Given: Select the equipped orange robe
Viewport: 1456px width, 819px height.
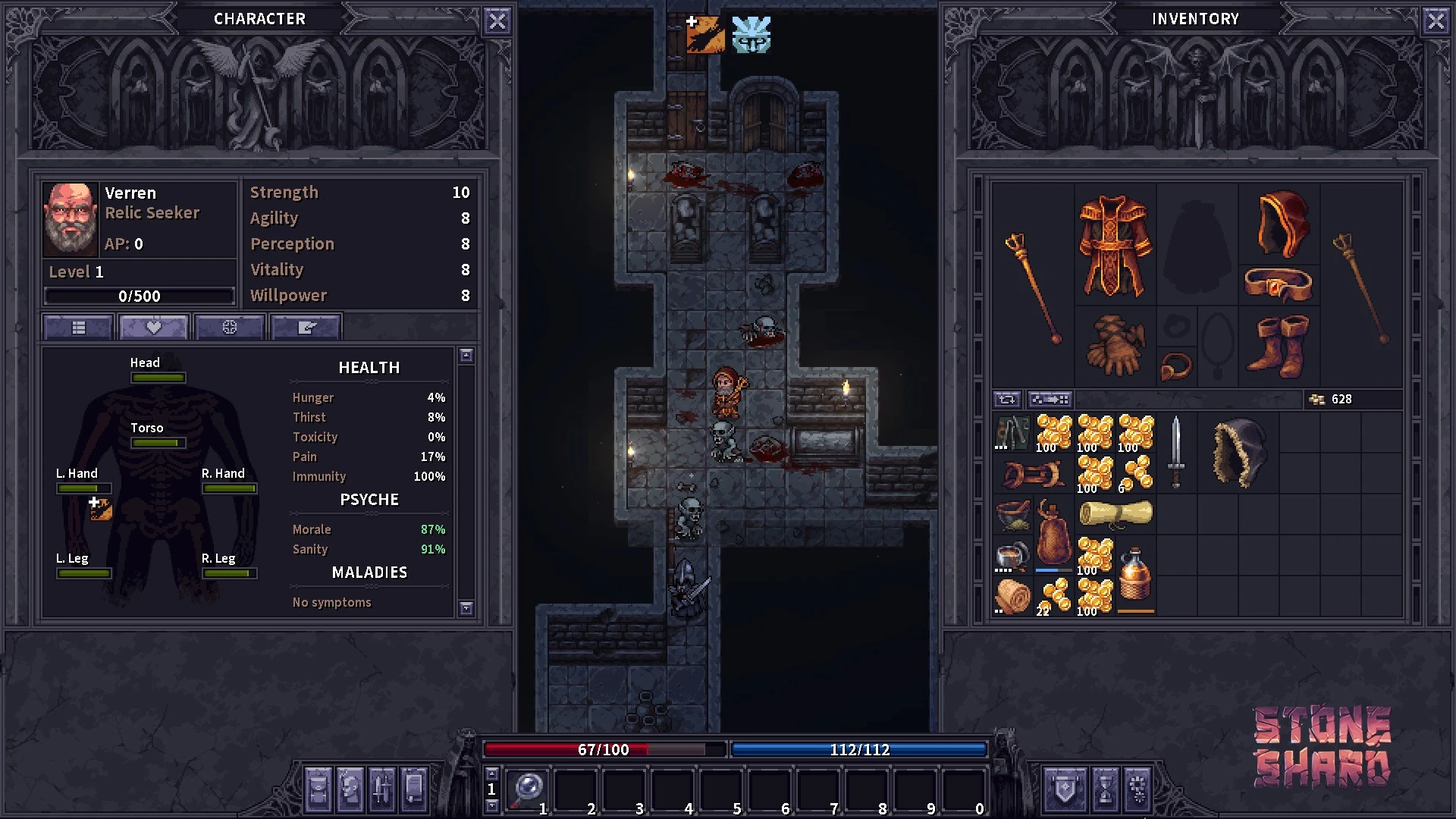Looking at the screenshot, I should click(1113, 245).
